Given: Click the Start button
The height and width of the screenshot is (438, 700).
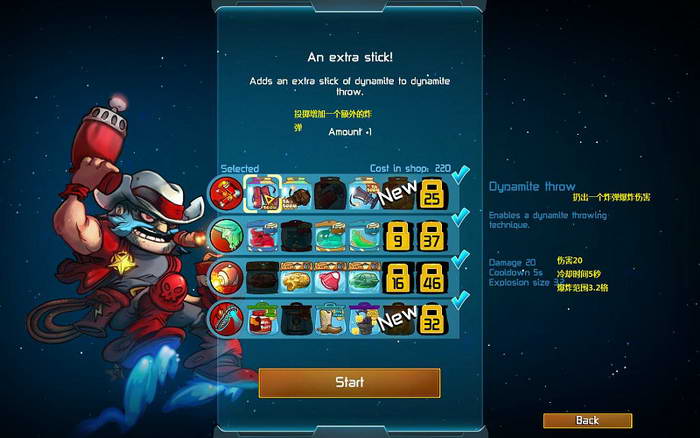Looking at the screenshot, I should point(349,382).
